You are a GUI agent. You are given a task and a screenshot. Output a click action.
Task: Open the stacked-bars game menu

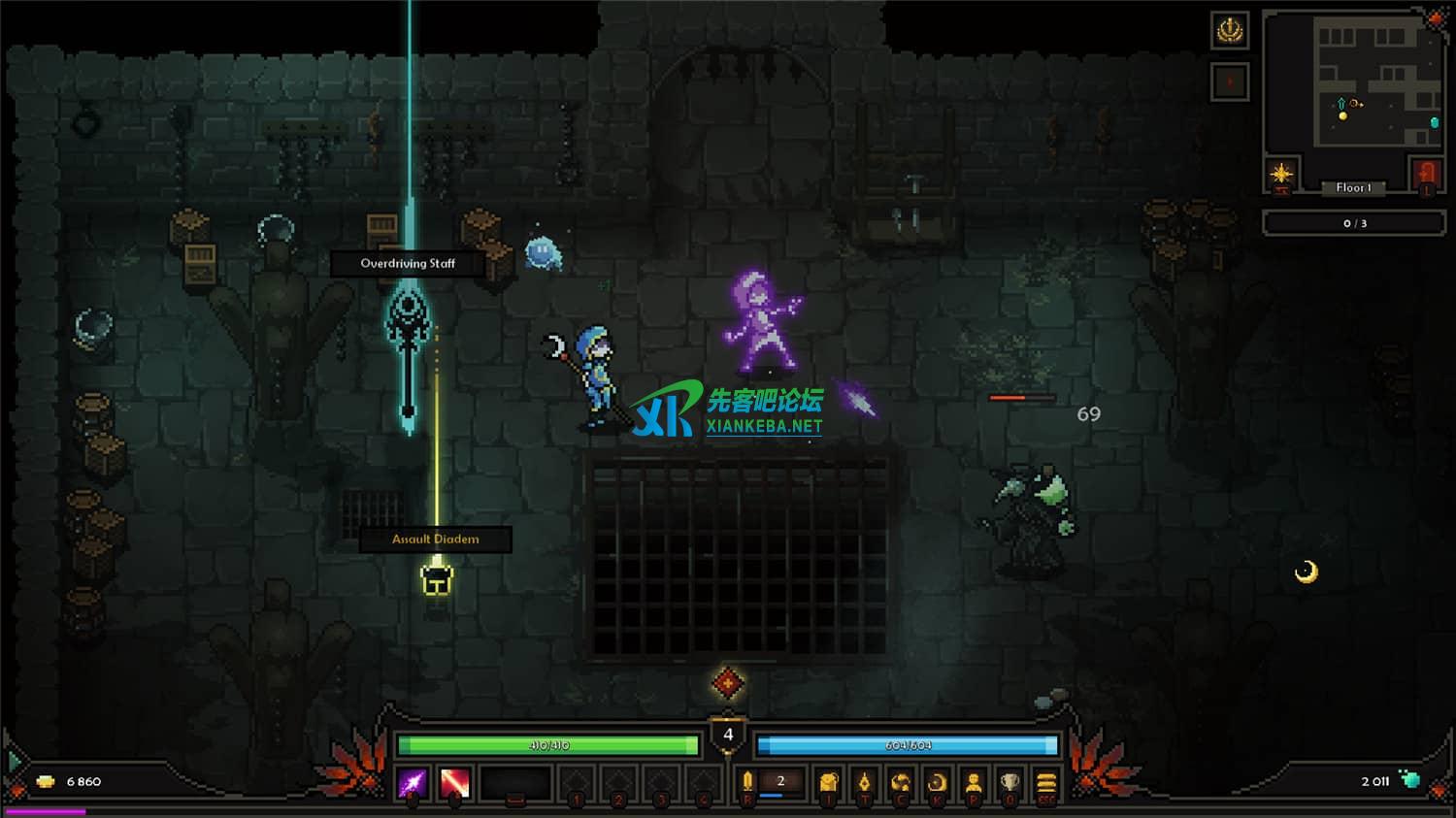tap(1045, 782)
